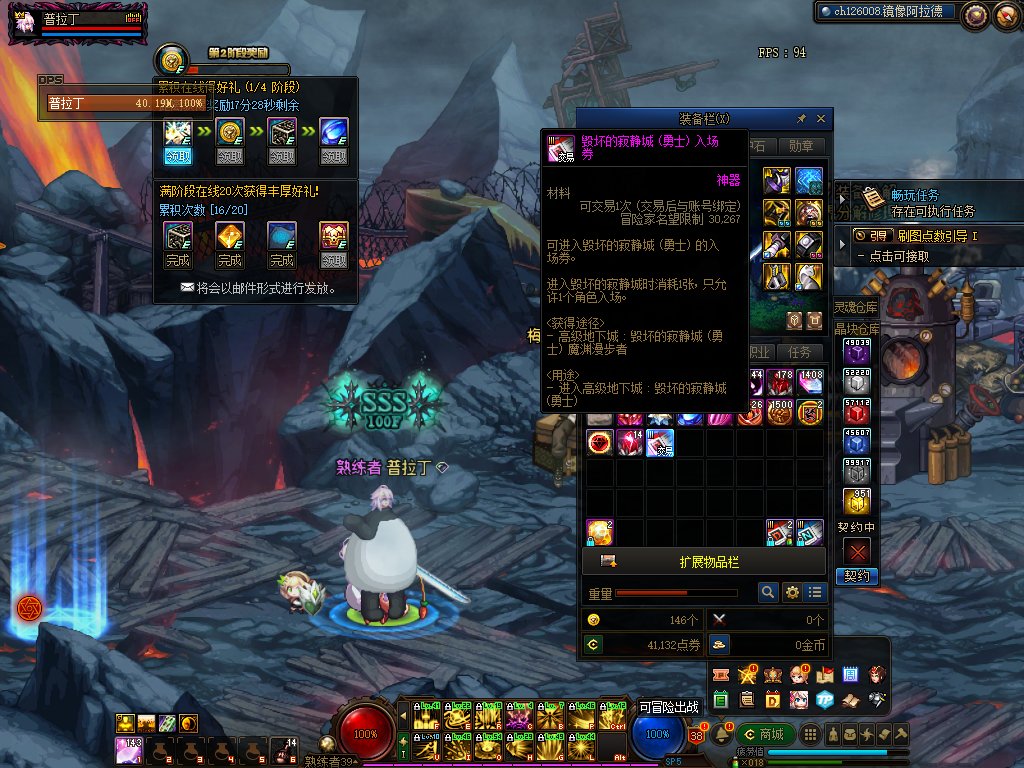
Task: Open inventory search with the magnifier button
Action: click(x=768, y=593)
